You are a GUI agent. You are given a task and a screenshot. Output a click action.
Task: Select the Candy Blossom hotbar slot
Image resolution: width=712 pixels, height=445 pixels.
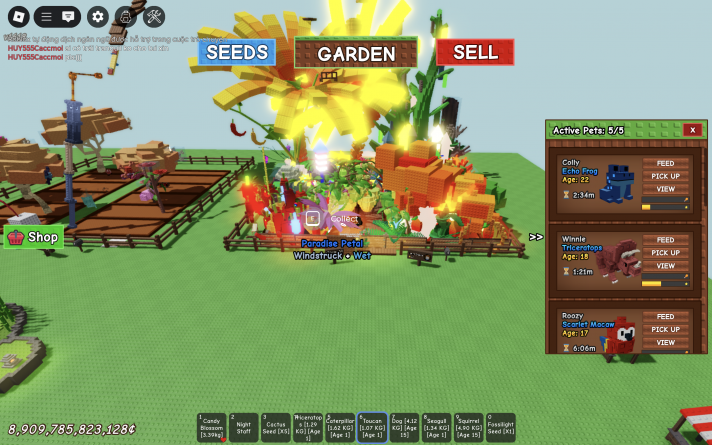(211, 427)
